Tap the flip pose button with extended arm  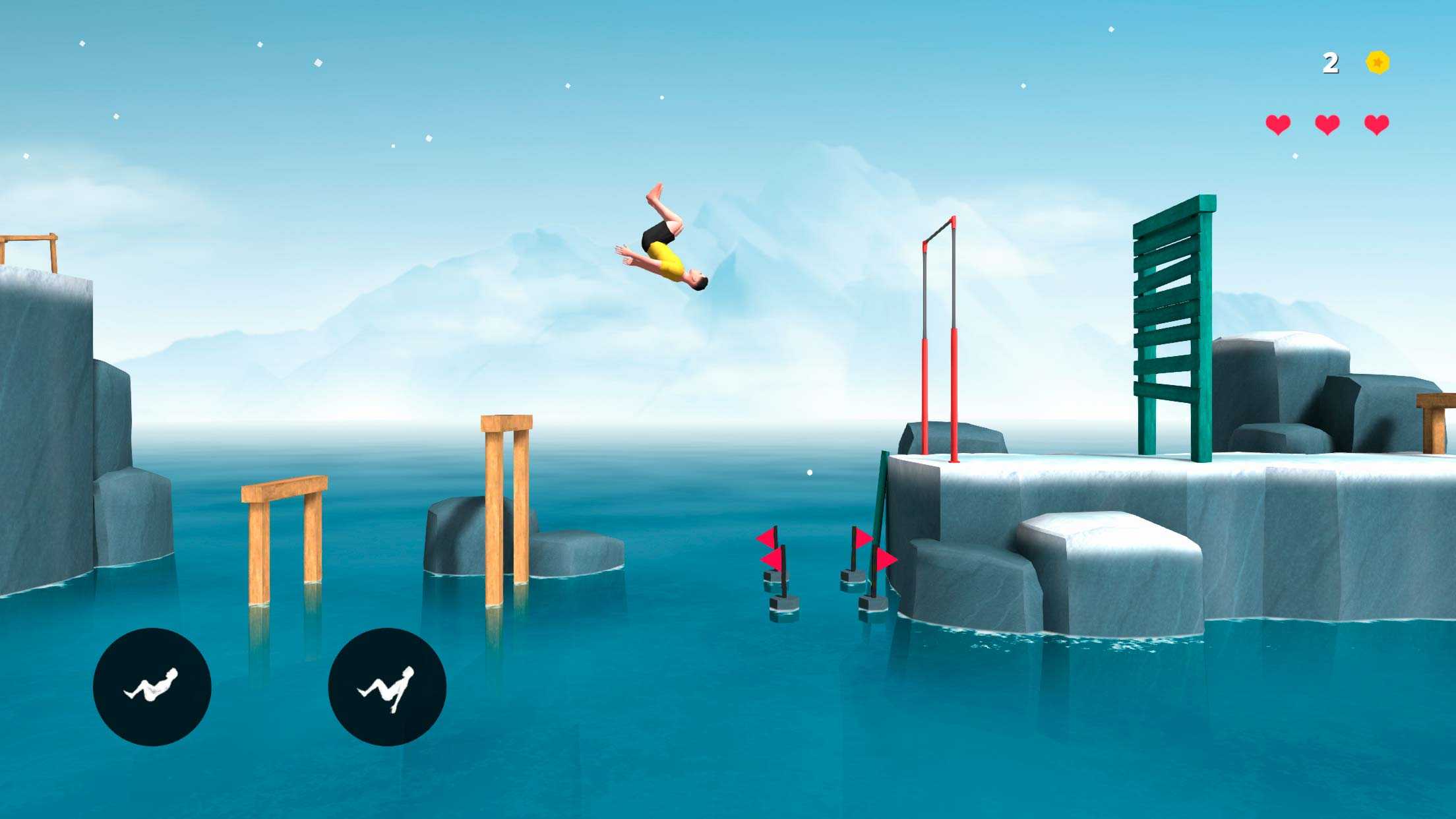(387, 686)
